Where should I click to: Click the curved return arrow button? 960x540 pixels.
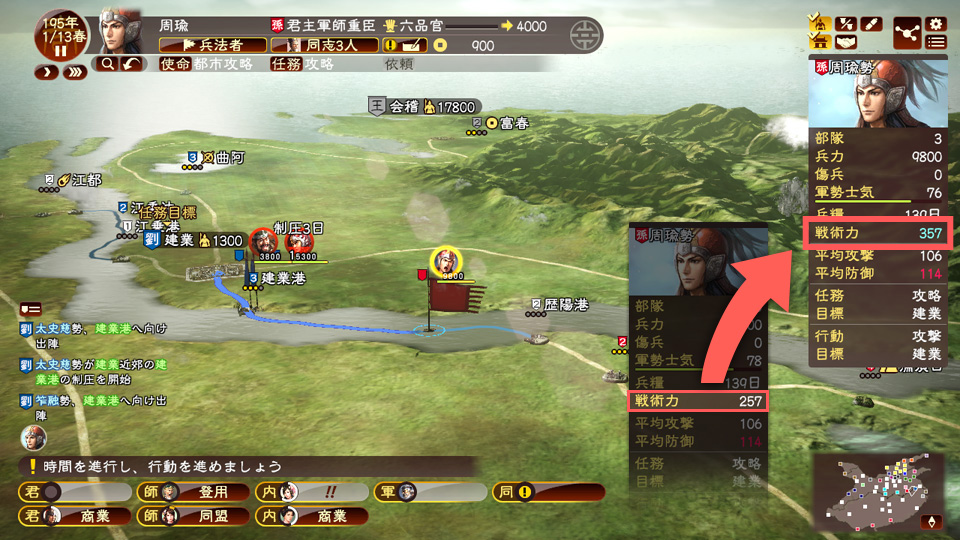coord(132,64)
